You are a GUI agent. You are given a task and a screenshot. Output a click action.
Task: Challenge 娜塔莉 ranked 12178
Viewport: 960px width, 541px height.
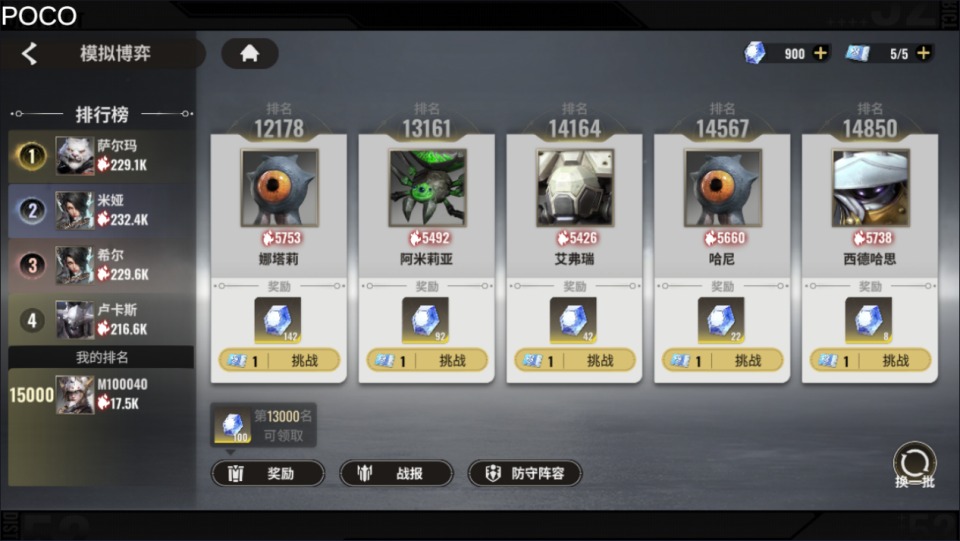click(x=279, y=360)
